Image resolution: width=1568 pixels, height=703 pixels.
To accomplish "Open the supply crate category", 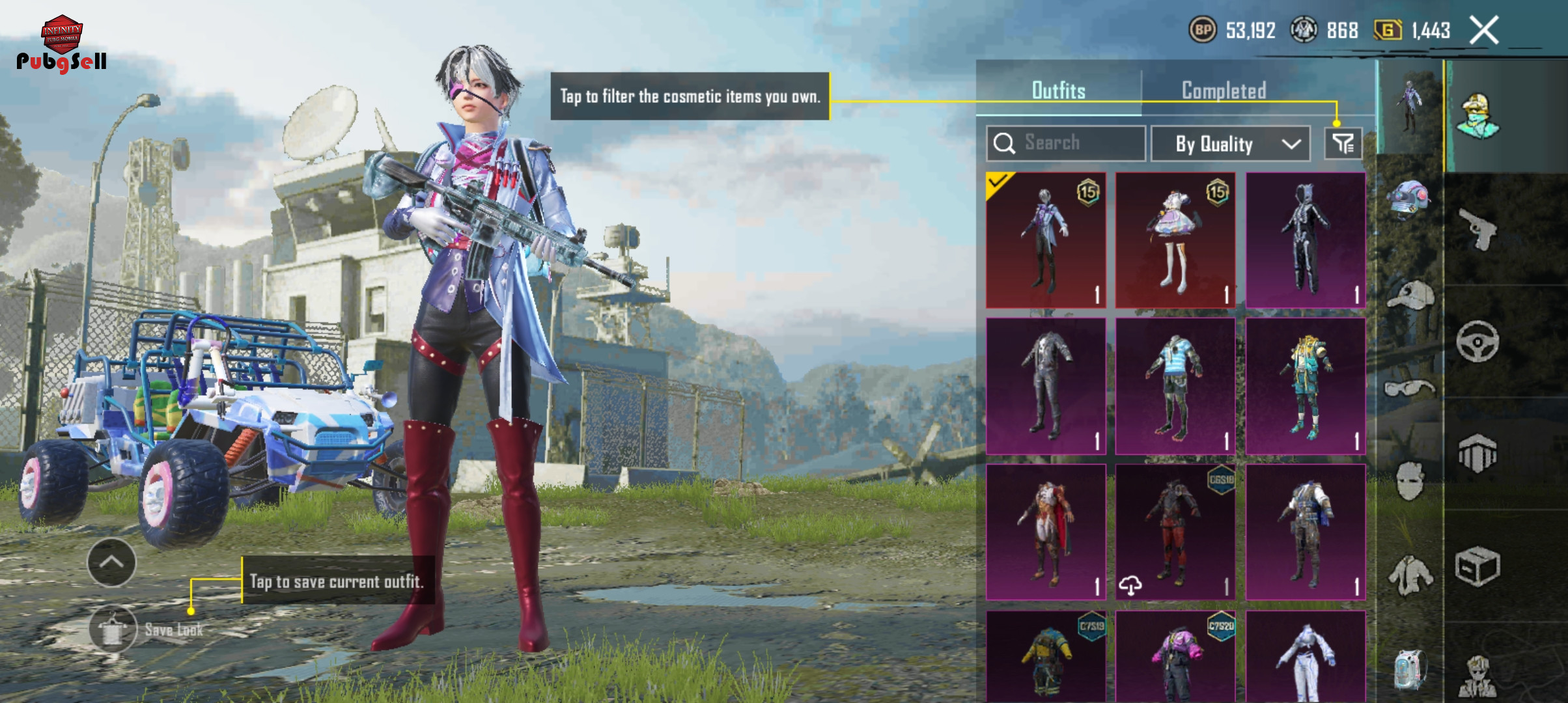I will point(1477,566).
